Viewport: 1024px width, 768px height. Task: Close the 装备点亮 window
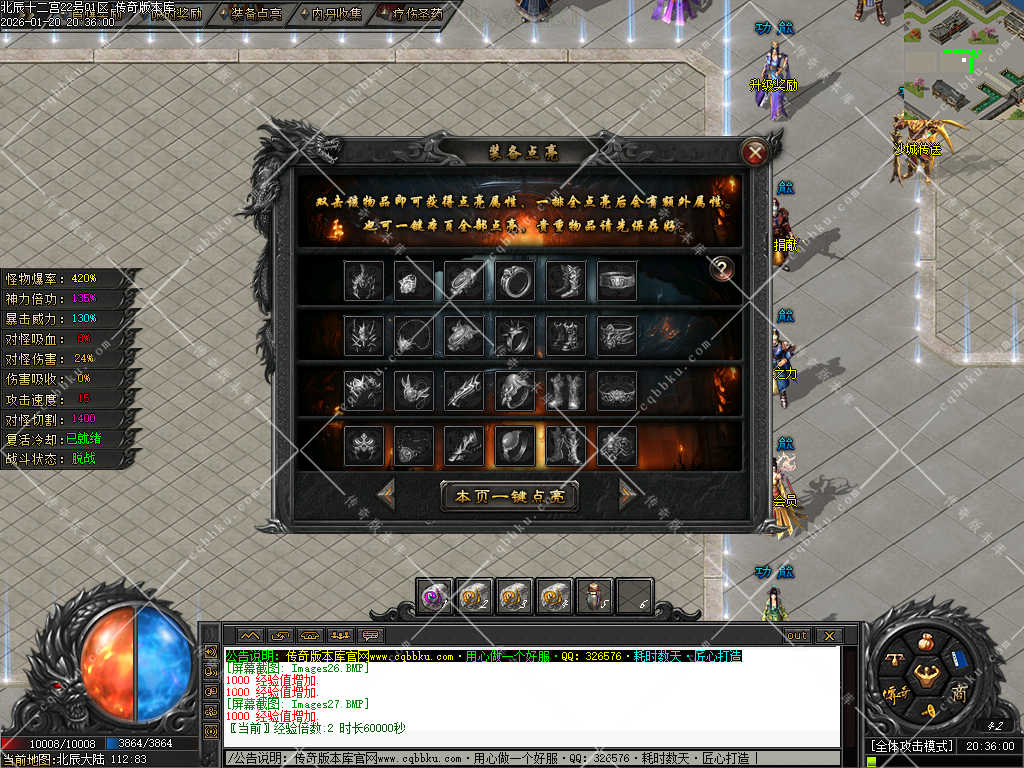756,152
